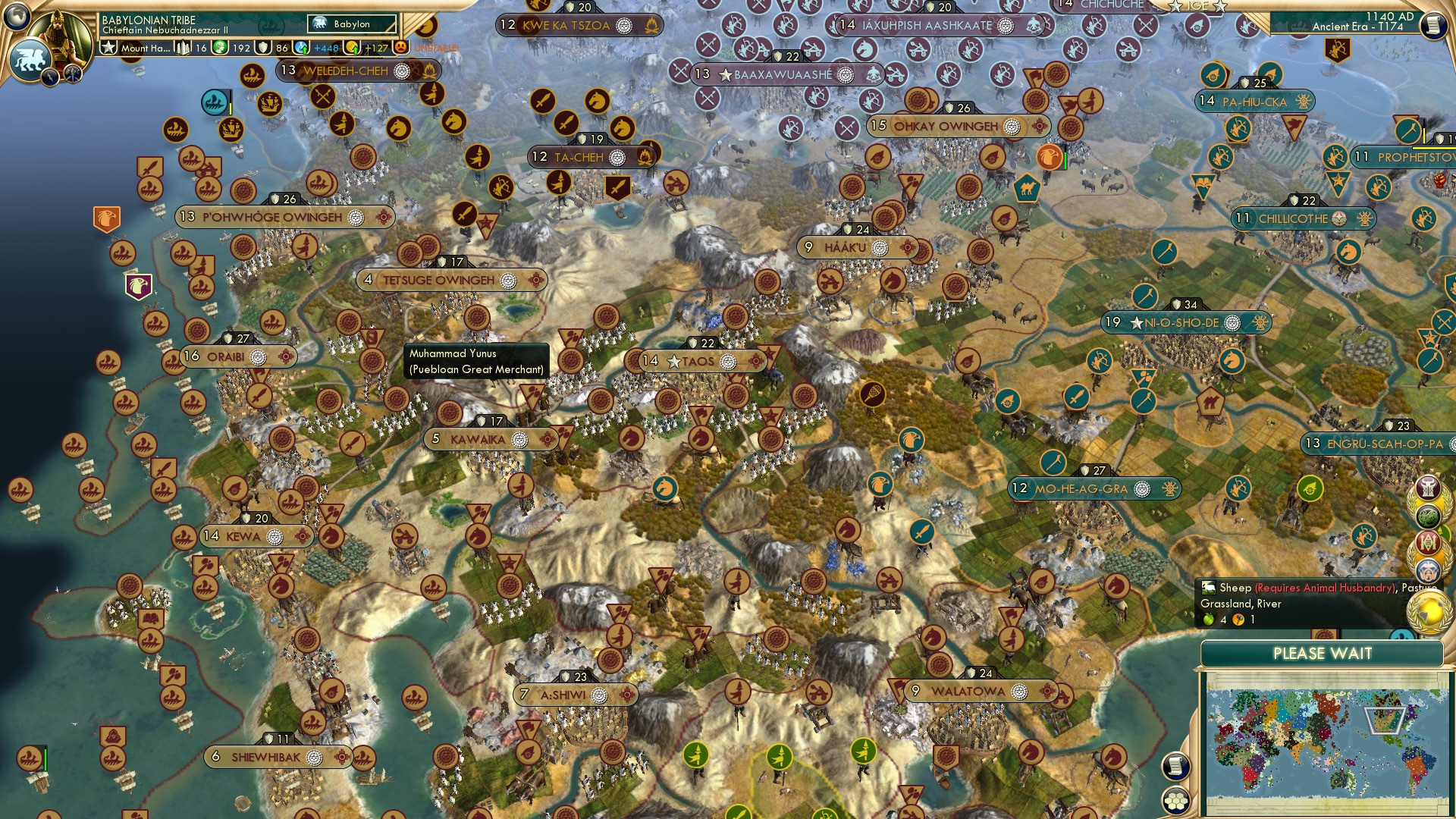Click the green natural wonder notification bubble

click(x=1427, y=514)
